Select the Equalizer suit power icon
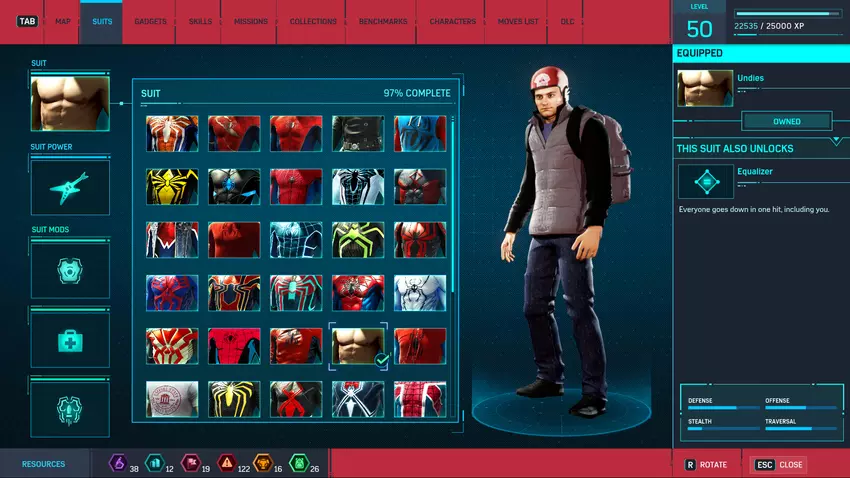Viewport: 850px width, 478px height. click(x=705, y=182)
